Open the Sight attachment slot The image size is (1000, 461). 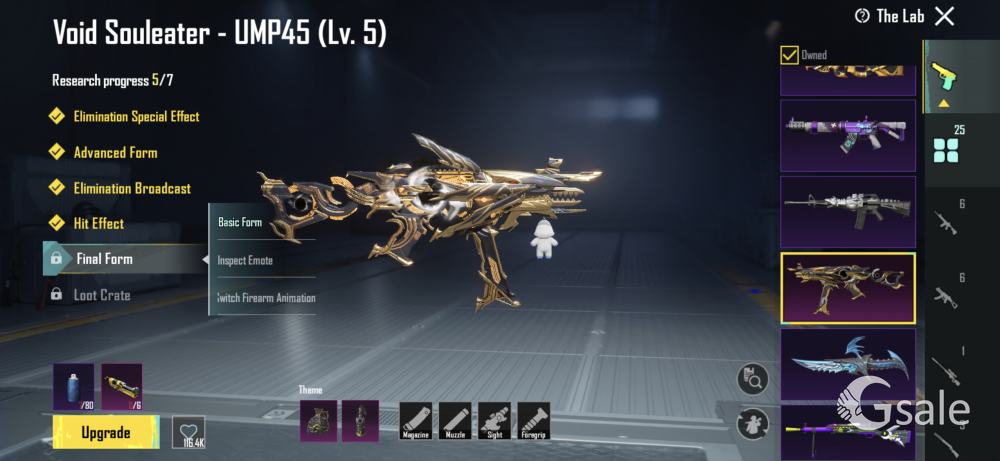(494, 420)
